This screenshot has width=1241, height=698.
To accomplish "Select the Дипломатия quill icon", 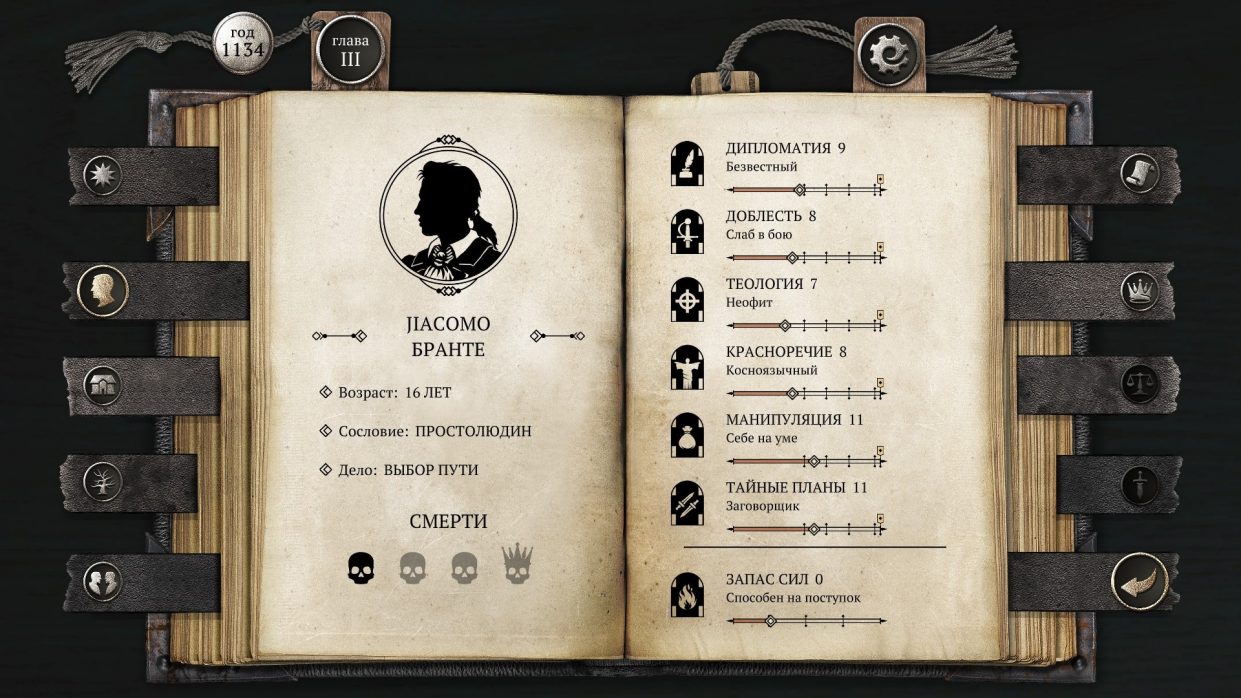I will pyautogui.click(x=687, y=164).
